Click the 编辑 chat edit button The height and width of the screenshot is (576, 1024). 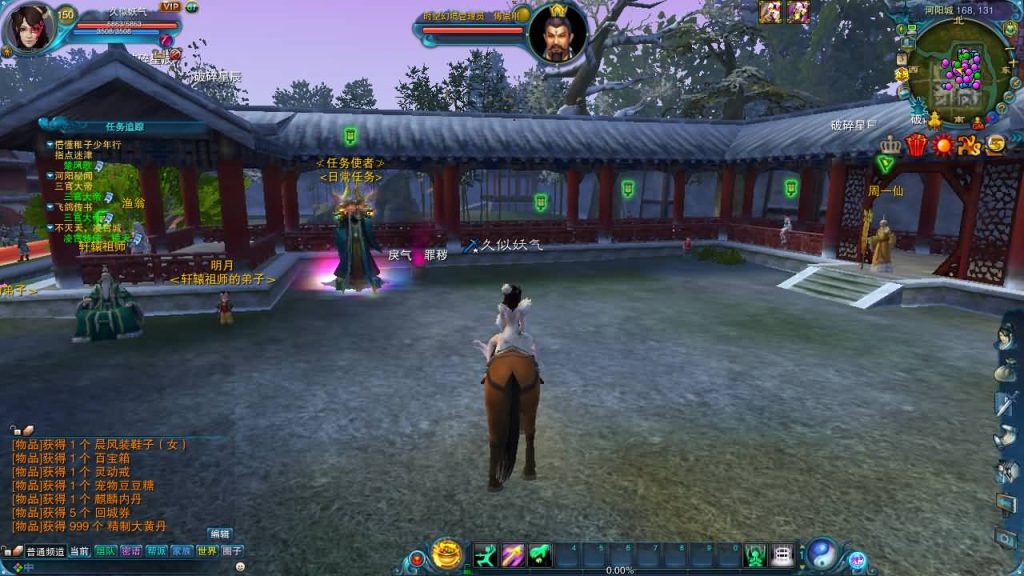(x=220, y=534)
